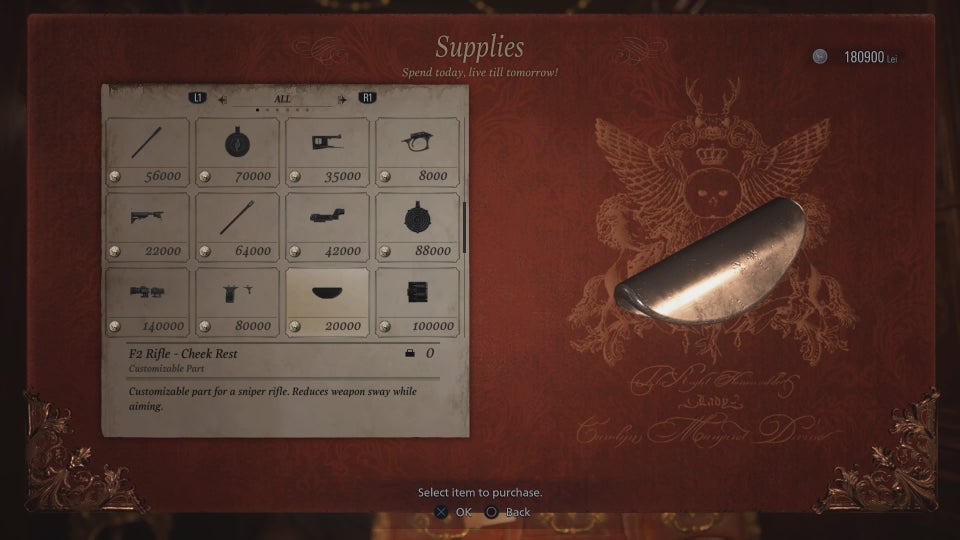This screenshot has width=960, height=540.
Task: Select the part priced at 35000
Action: click(x=328, y=151)
